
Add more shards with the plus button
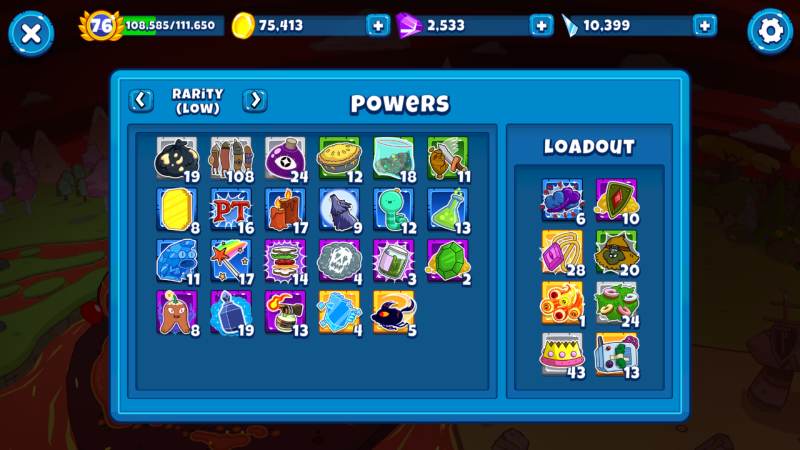(x=705, y=26)
